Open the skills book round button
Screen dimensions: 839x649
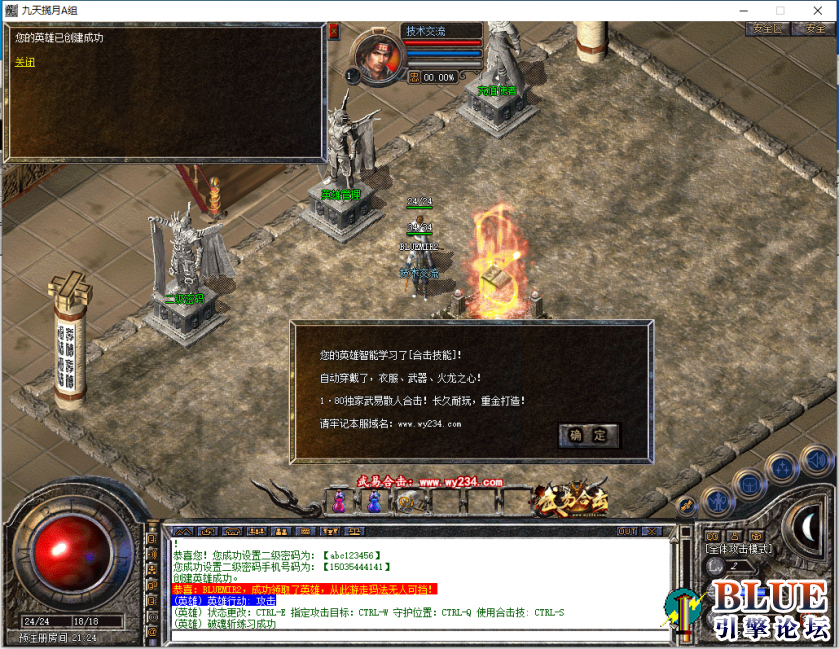coord(782,471)
